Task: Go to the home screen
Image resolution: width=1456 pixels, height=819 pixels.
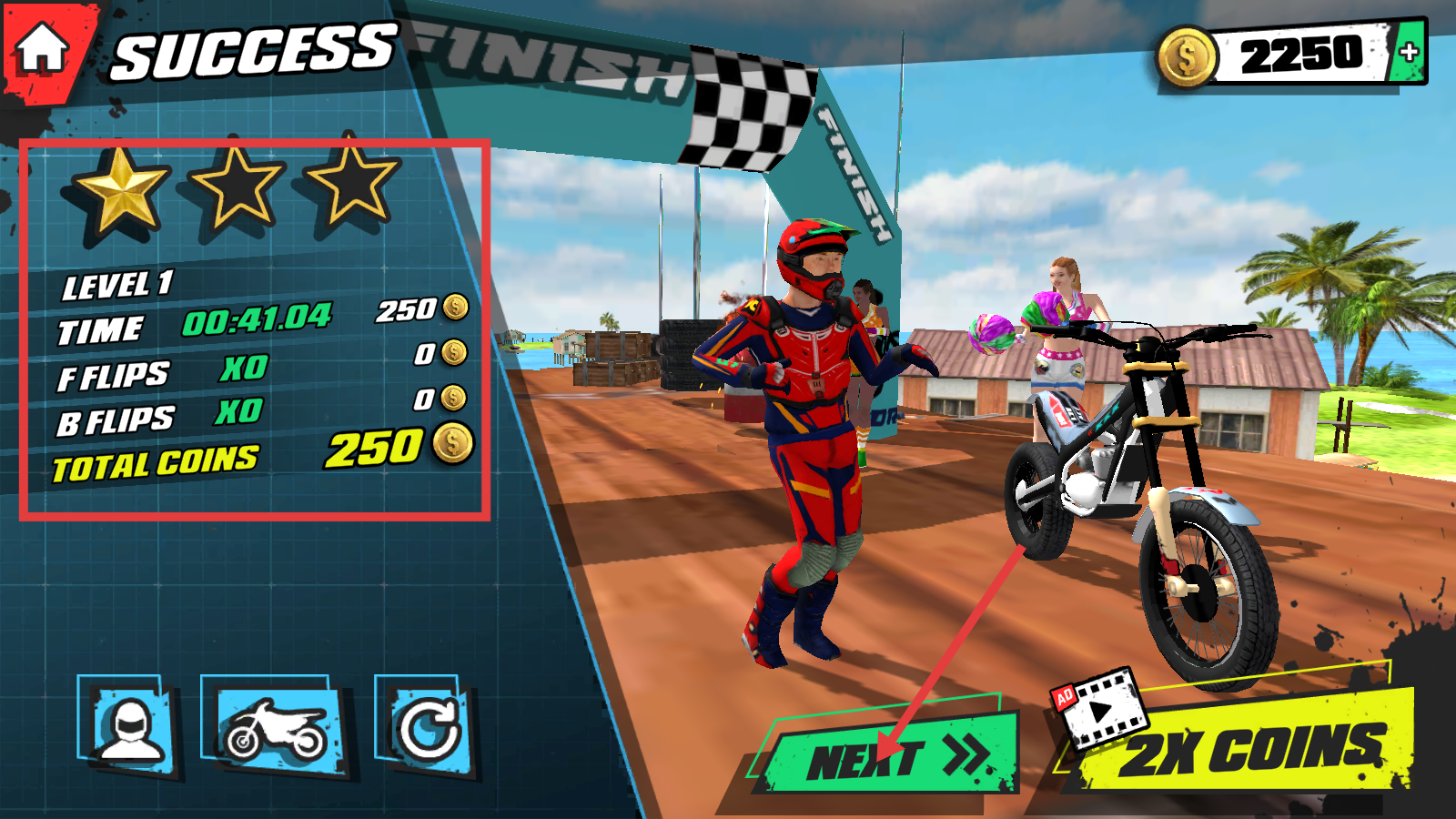Action: click(42, 48)
